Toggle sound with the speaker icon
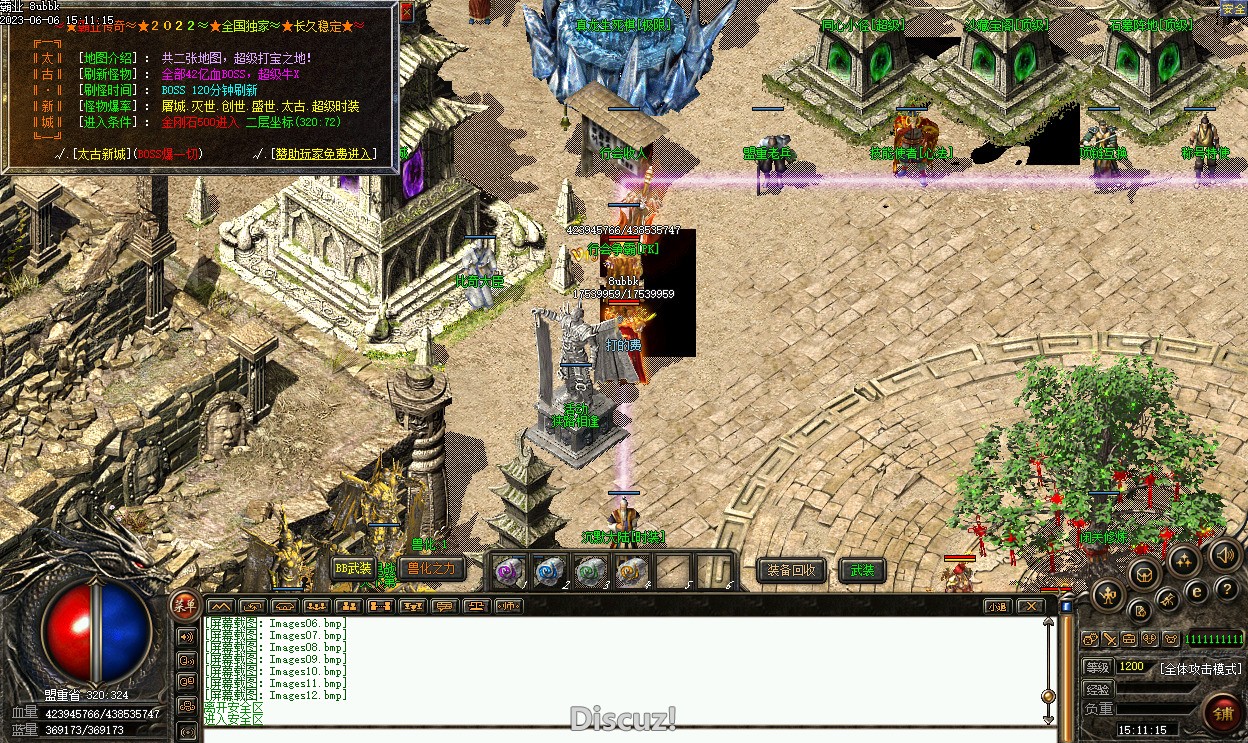This screenshot has width=1248, height=743. 1224,554
